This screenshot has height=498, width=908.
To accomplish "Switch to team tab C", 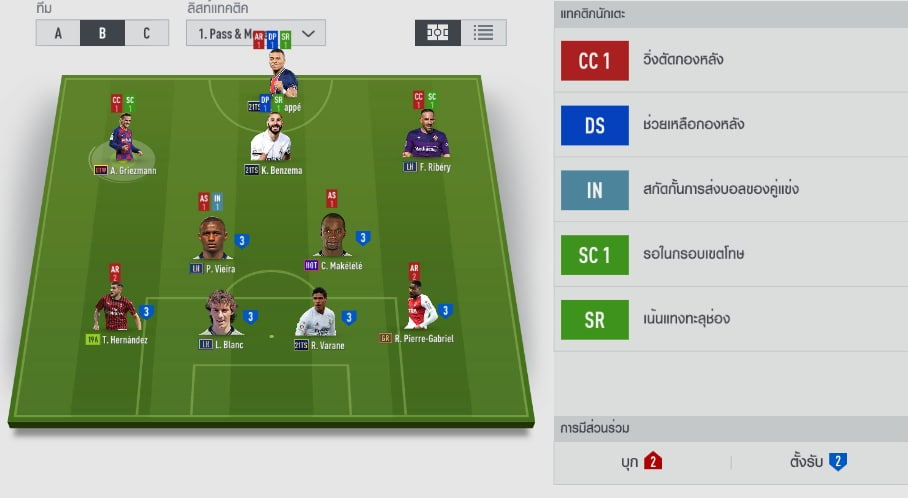I will pos(146,33).
